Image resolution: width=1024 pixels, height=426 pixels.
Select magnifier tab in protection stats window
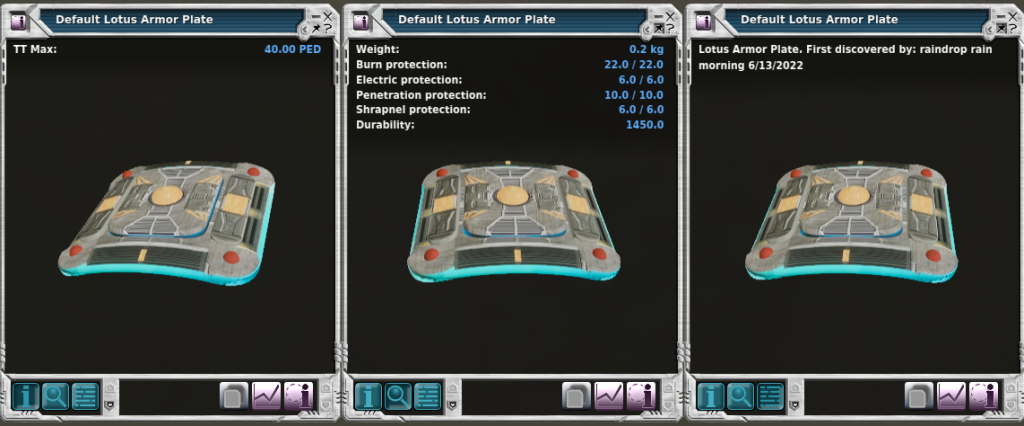(398, 396)
